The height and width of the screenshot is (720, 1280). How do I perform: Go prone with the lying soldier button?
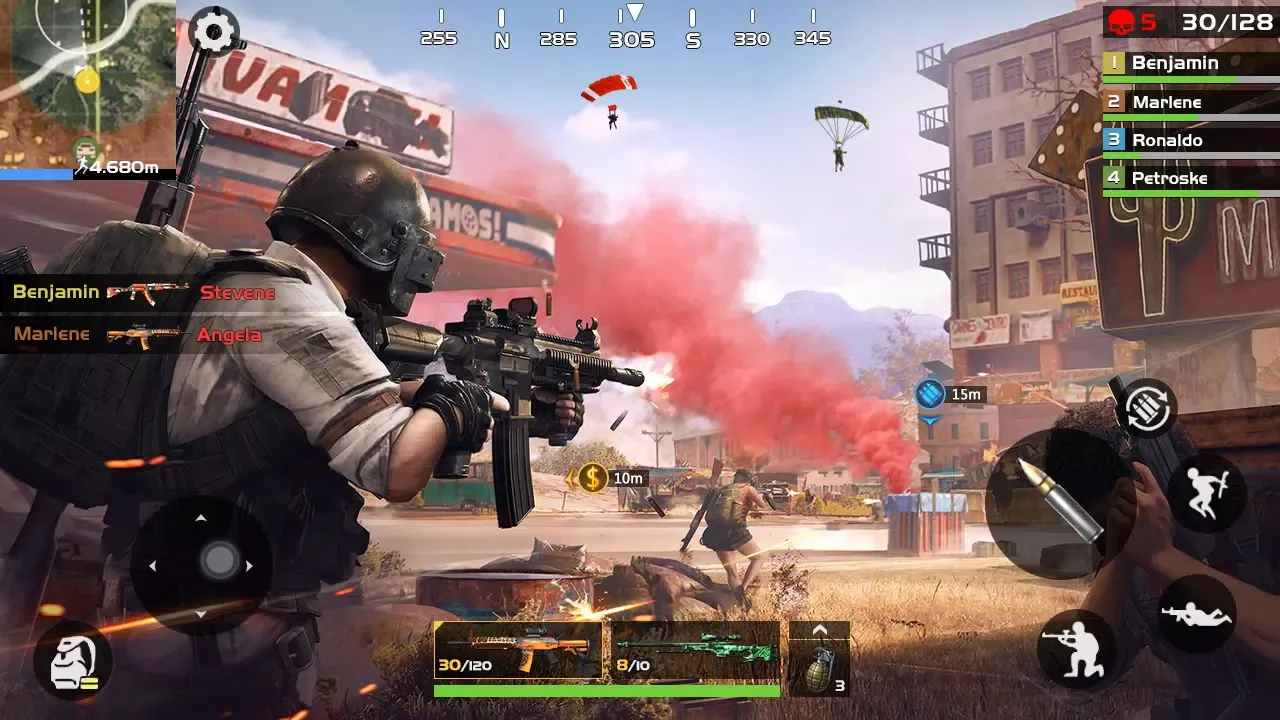coord(1196,614)
